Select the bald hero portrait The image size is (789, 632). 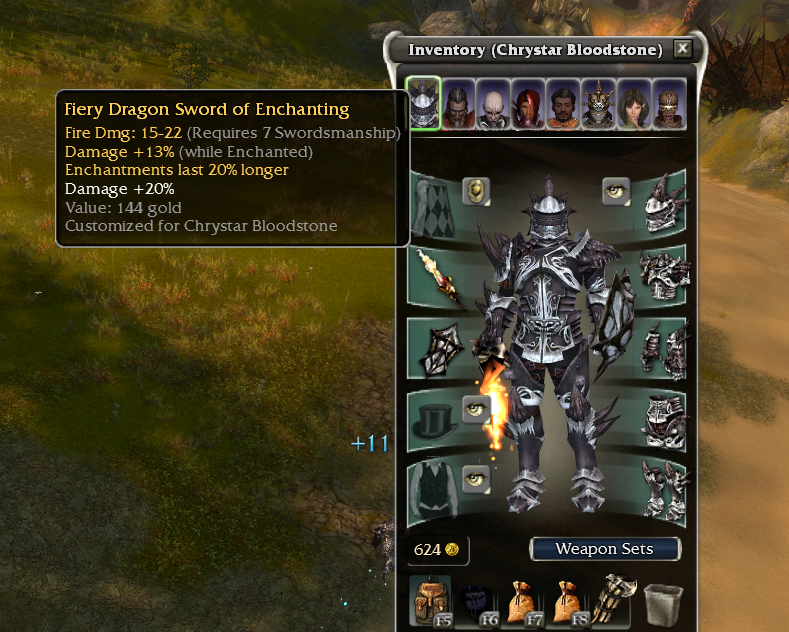click(x=492, y=104)
